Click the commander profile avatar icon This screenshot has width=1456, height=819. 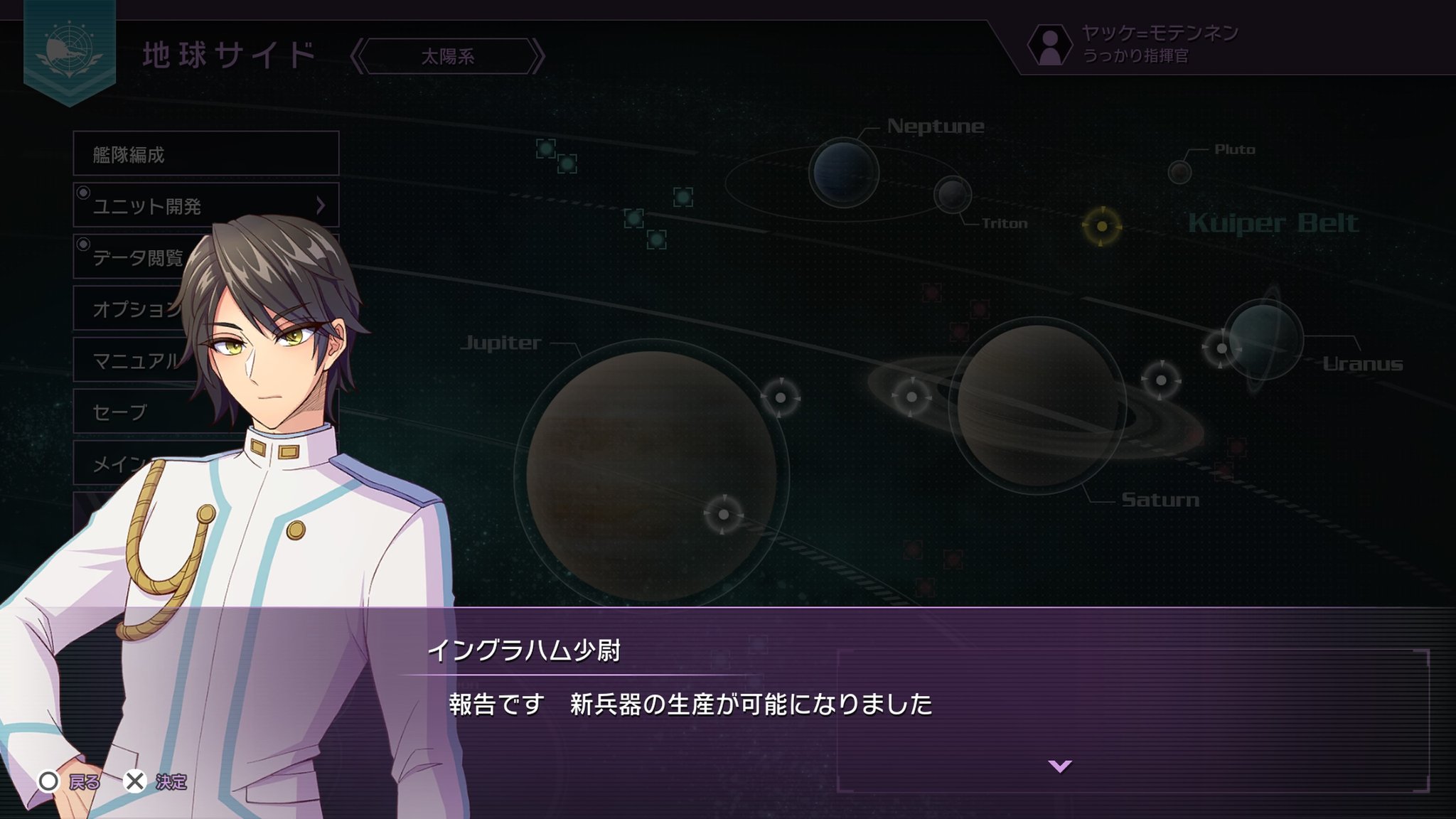1049,45
